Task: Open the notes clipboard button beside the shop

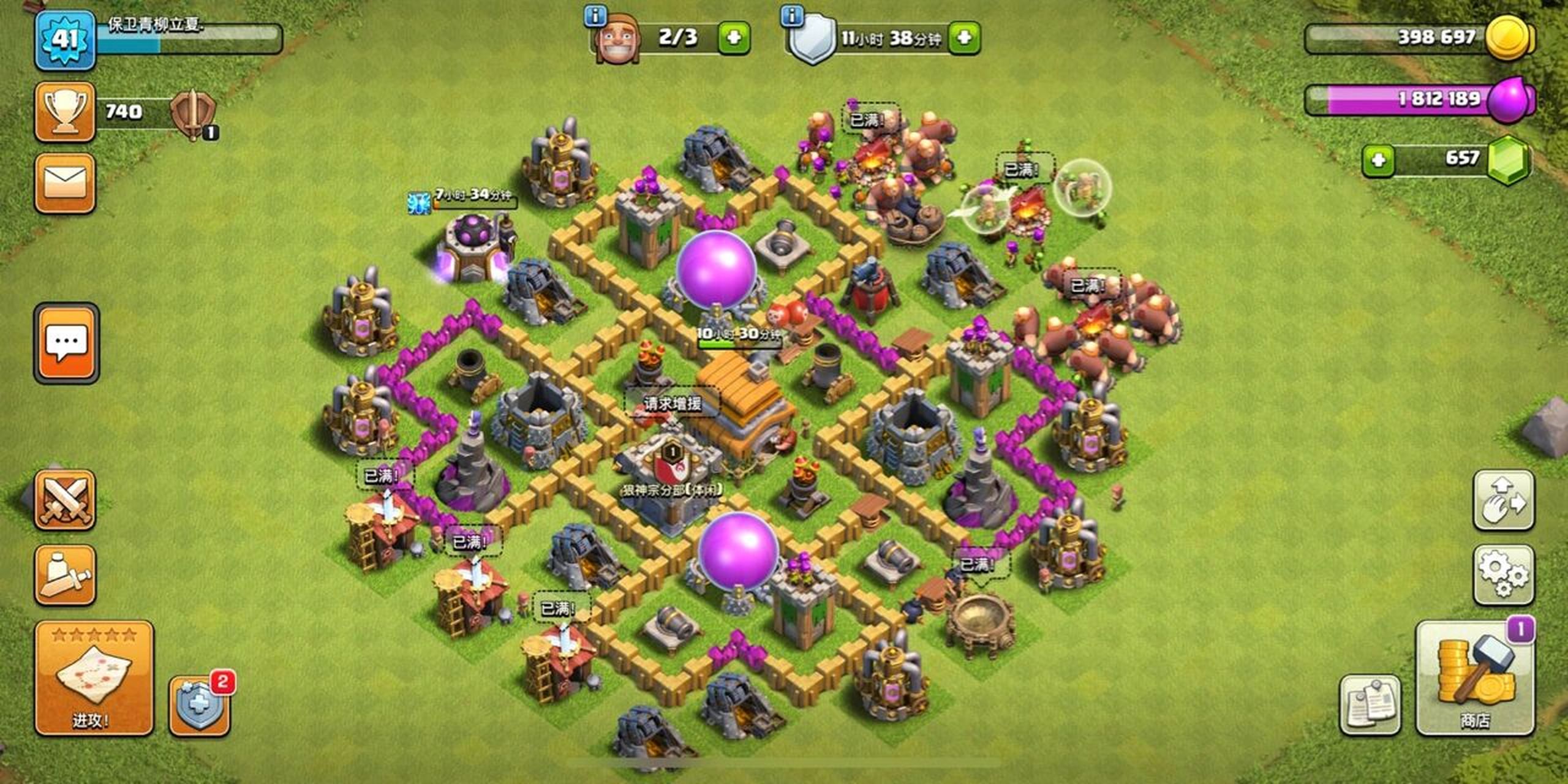Action: point(1370,704)
